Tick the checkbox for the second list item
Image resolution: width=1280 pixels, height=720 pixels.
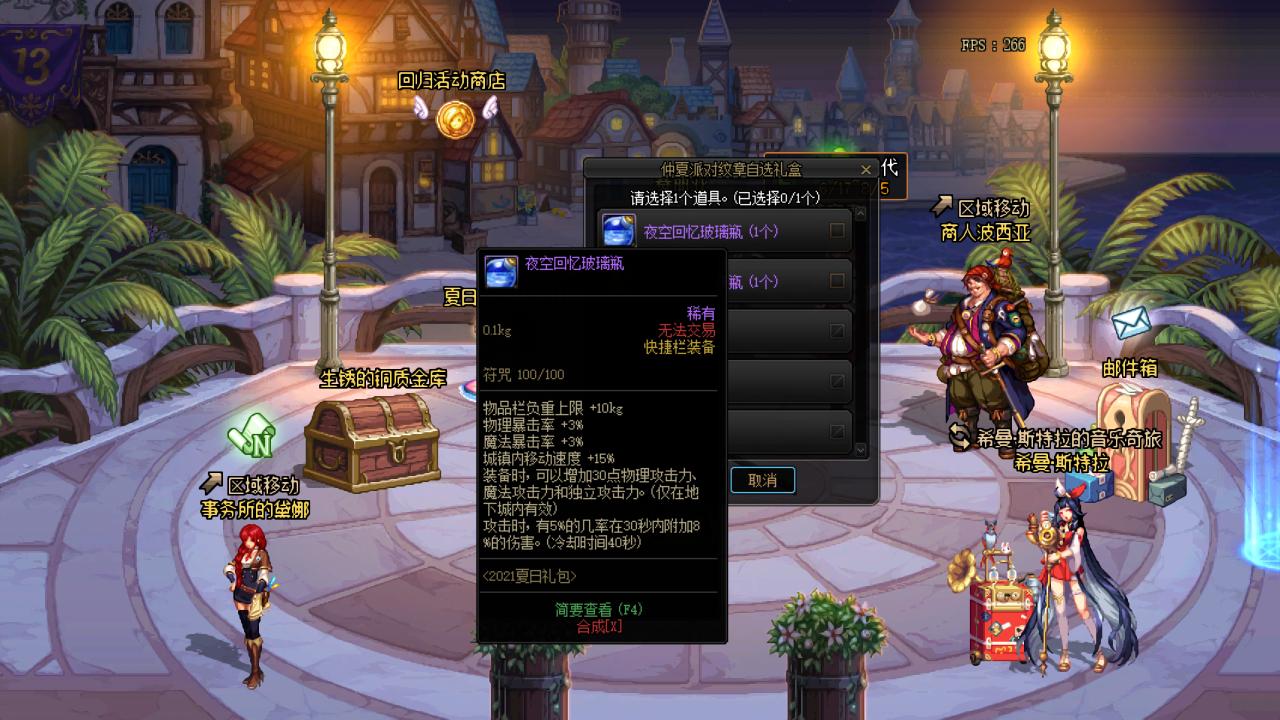[x=835, y=279]
